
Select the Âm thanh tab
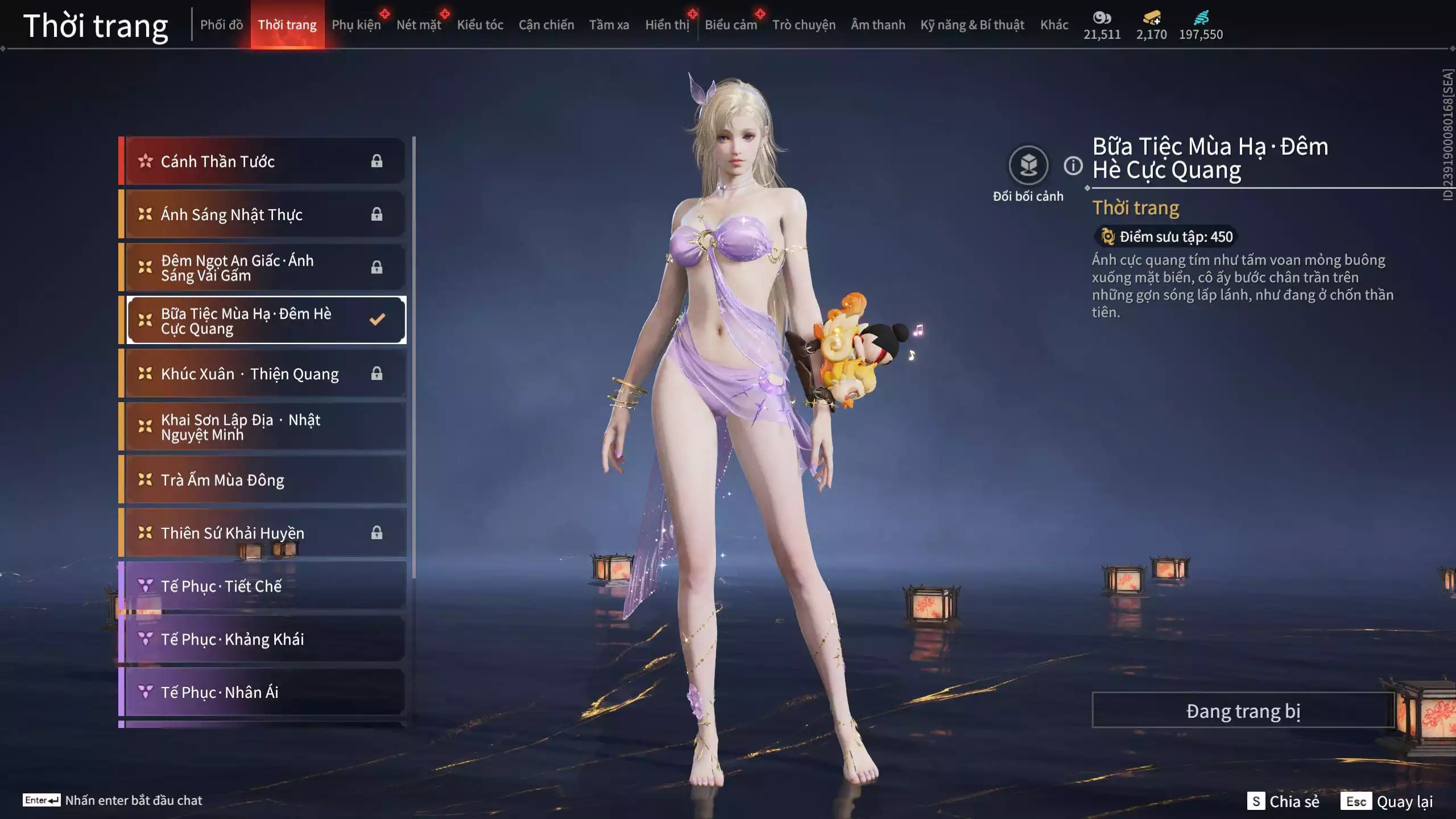click(878, 25)
